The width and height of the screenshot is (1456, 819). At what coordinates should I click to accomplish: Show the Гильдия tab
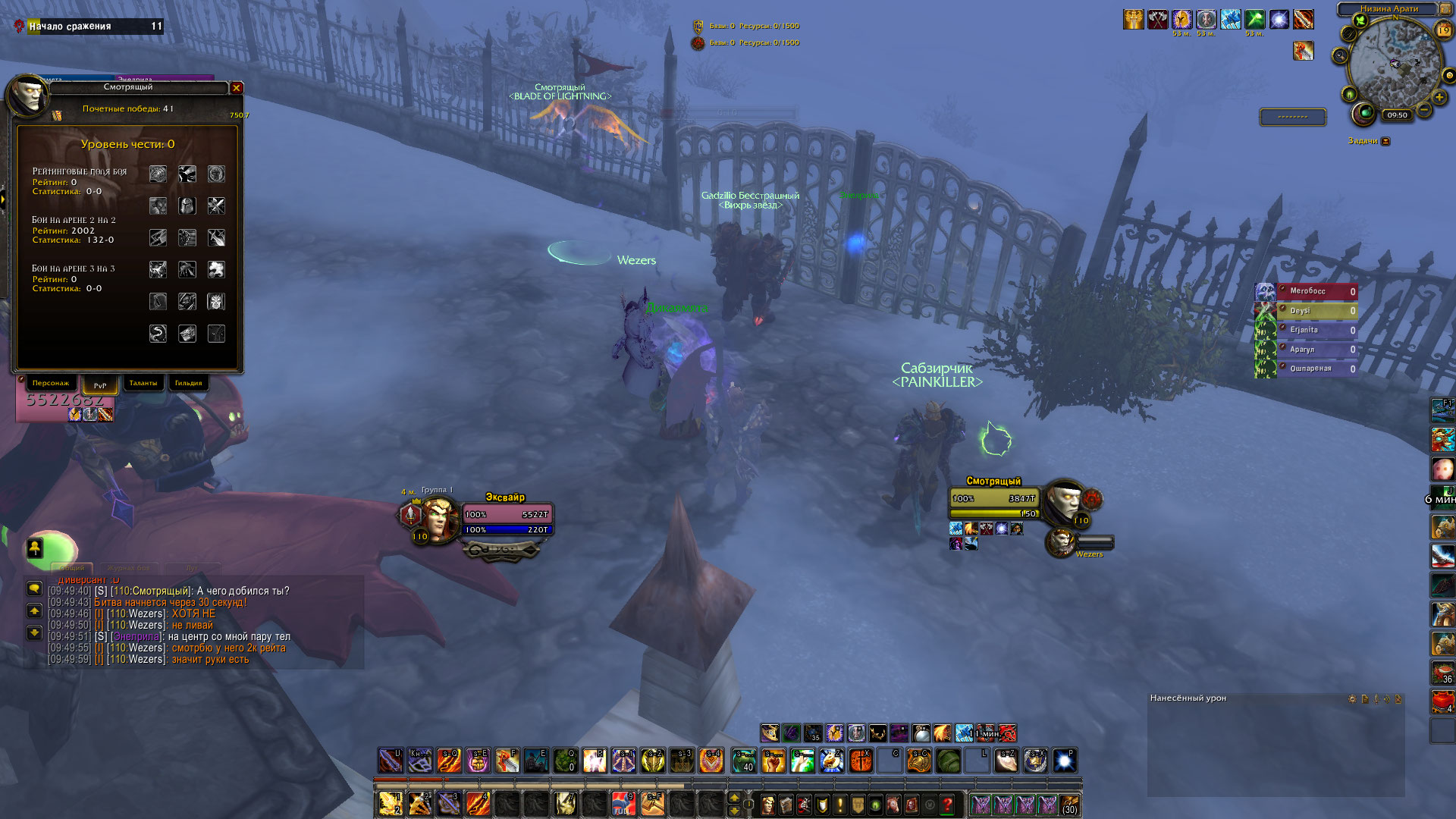(188, 384)
